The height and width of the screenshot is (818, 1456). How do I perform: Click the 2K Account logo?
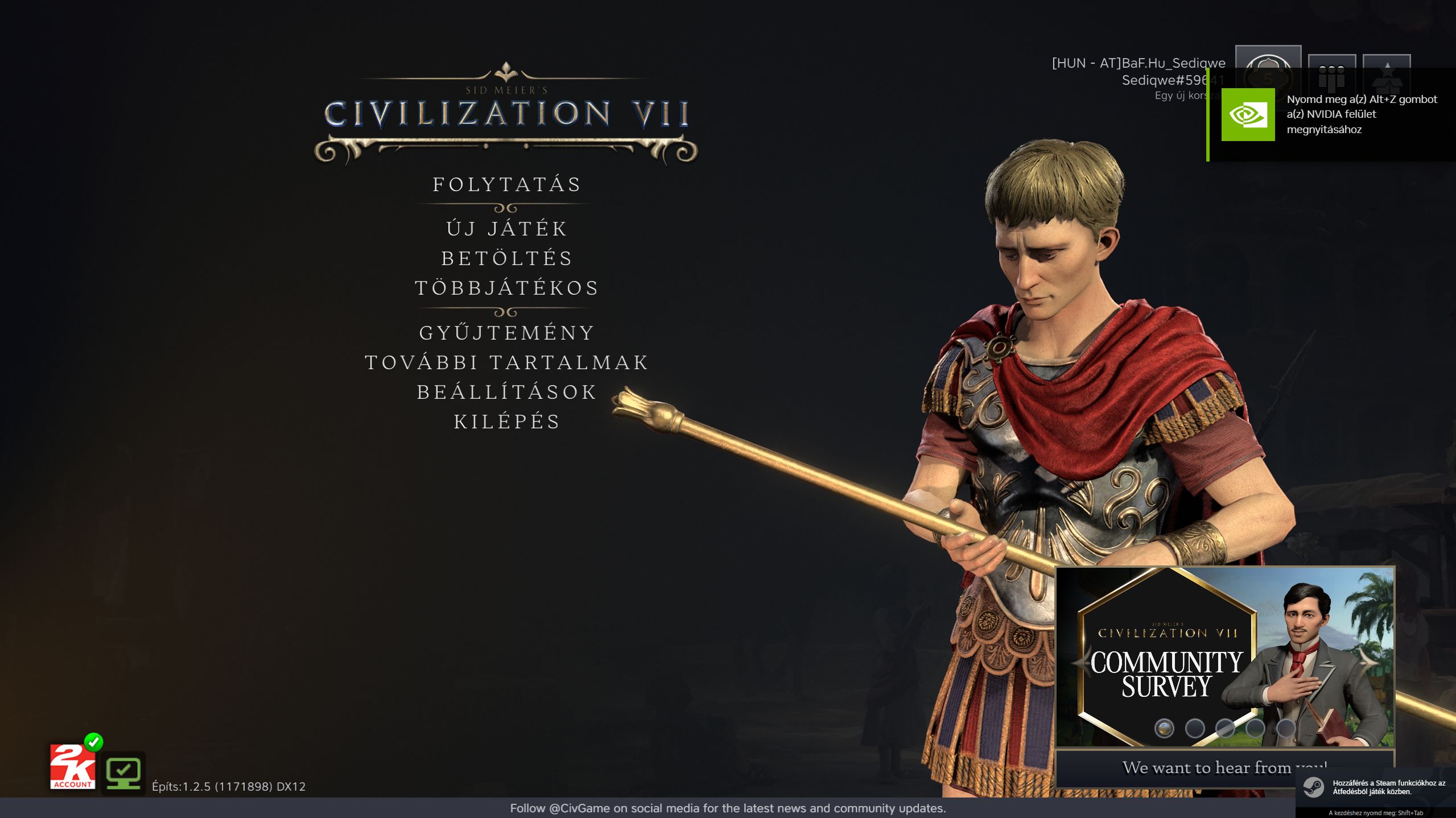tap(72, 767)
